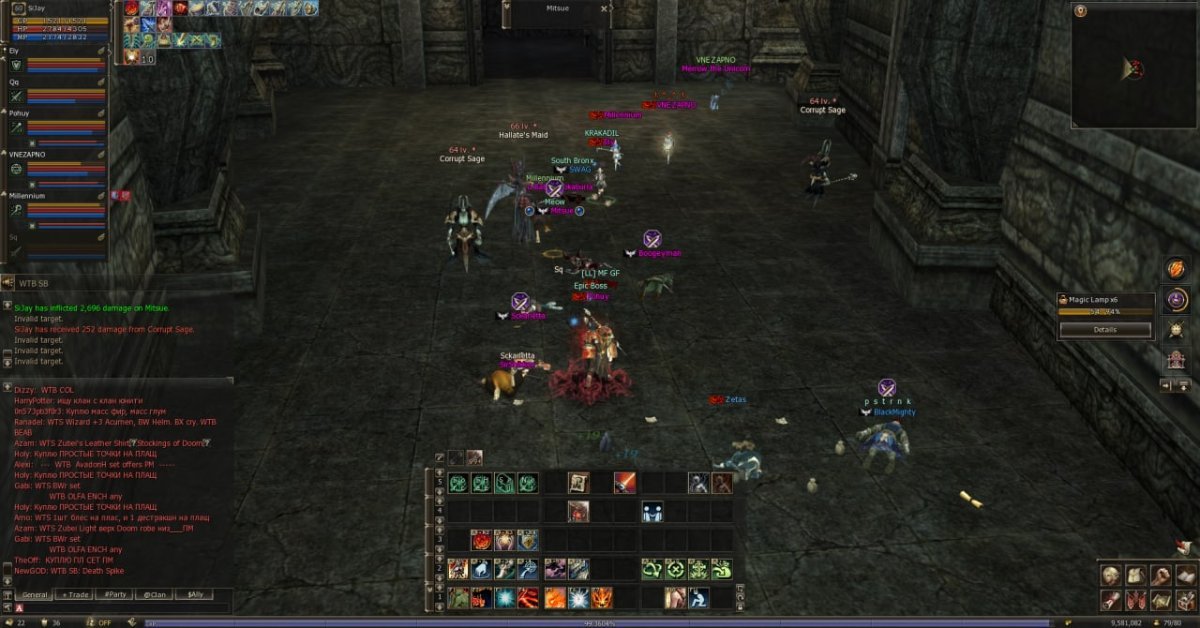
Task: Use the flaming sword skill on hotbar
Action: (625, 483)
